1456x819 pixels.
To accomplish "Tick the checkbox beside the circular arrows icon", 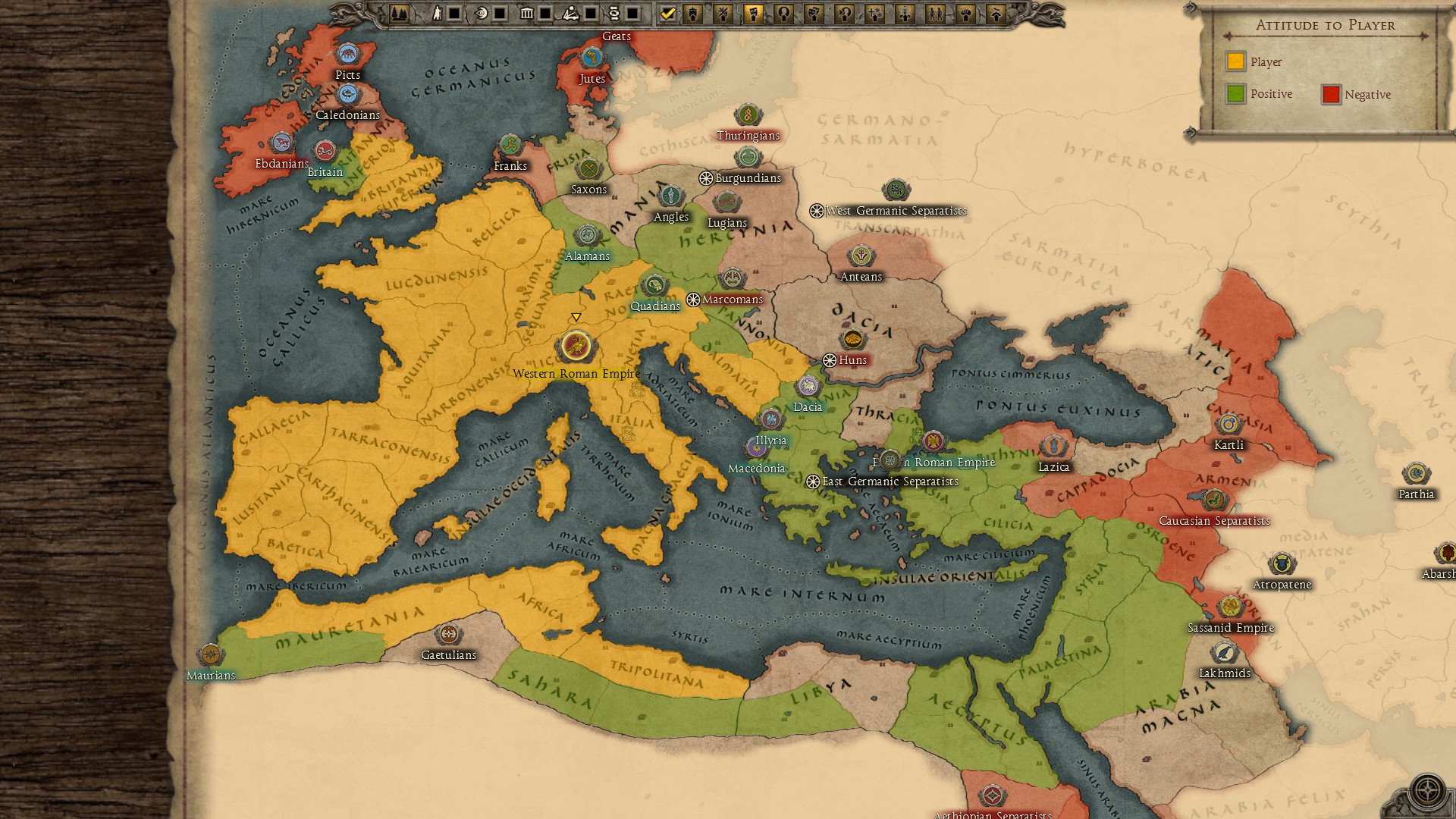I will (x=632, y=13).
